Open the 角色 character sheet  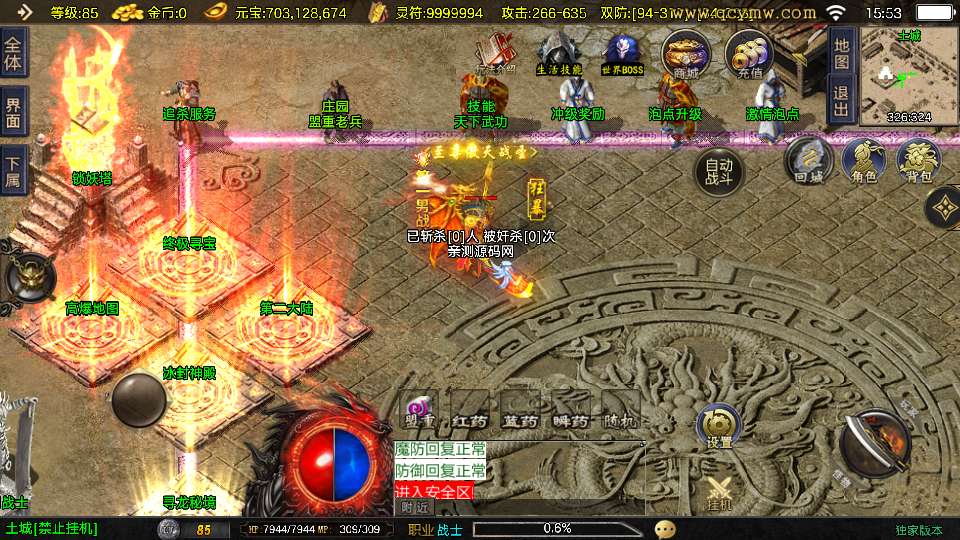pyautogui.click(x=863, y=161)
